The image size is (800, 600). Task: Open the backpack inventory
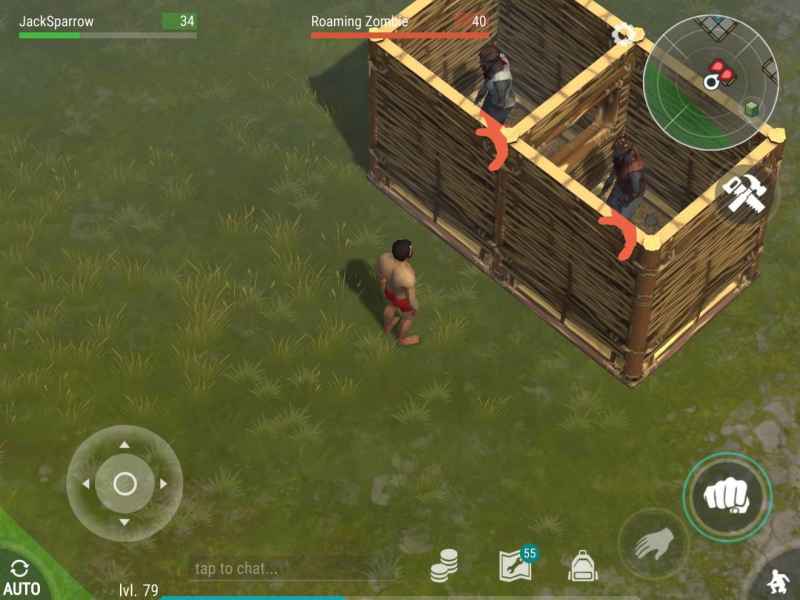(583, 567)
